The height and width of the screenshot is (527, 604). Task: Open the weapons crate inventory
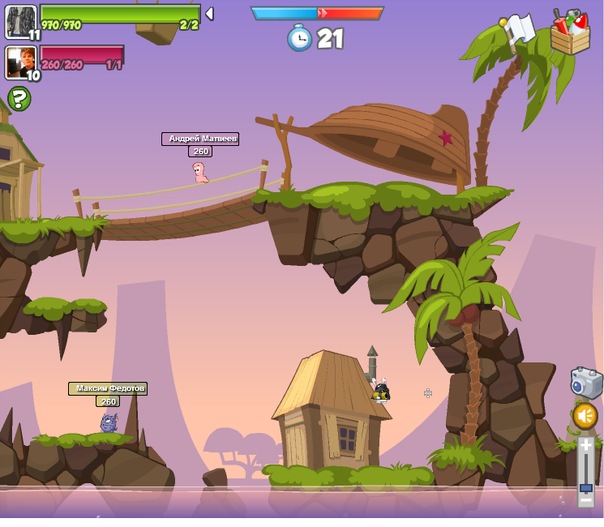point(570,32)
